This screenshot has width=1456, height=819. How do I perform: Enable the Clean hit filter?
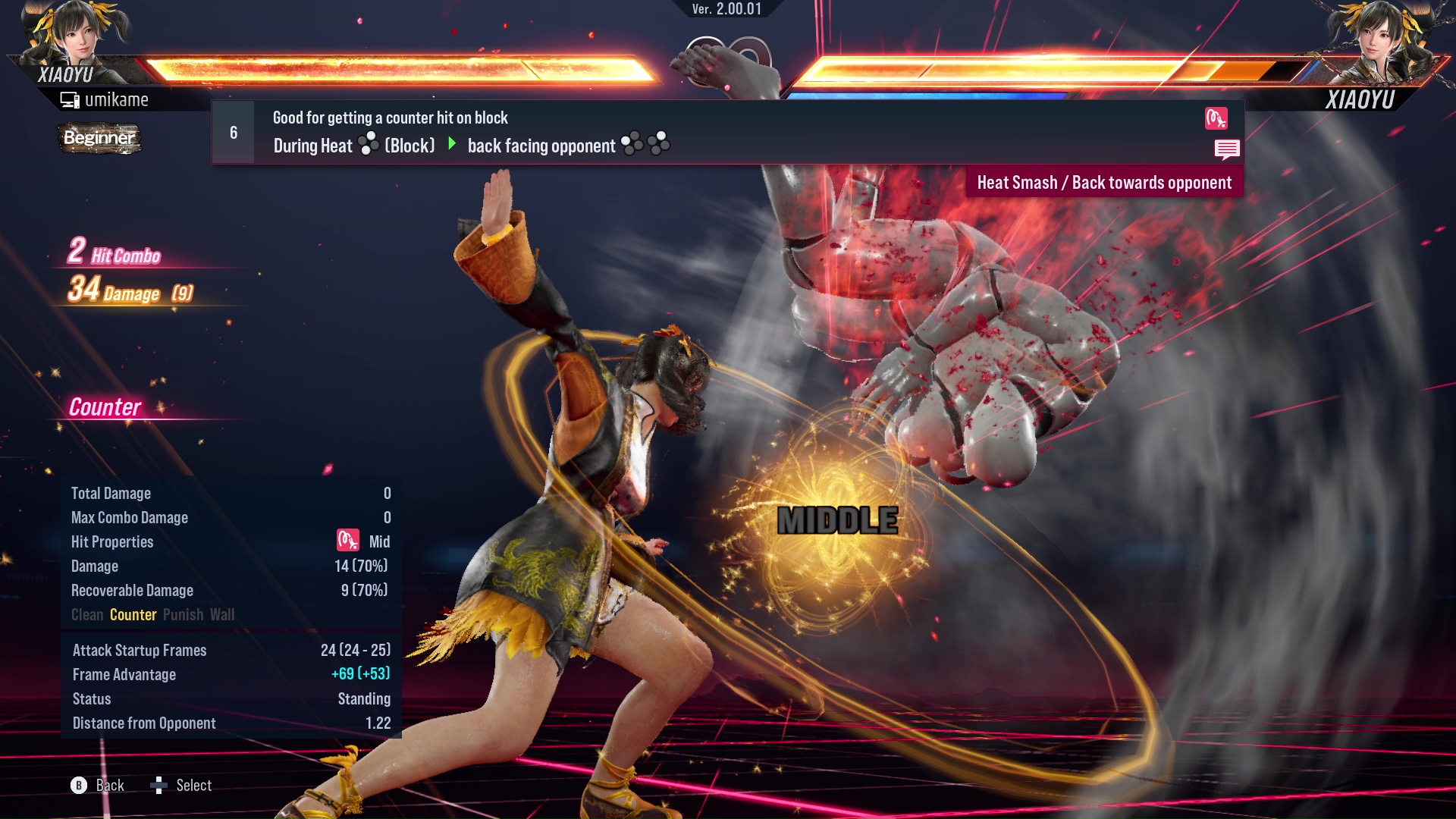(86, 614)
